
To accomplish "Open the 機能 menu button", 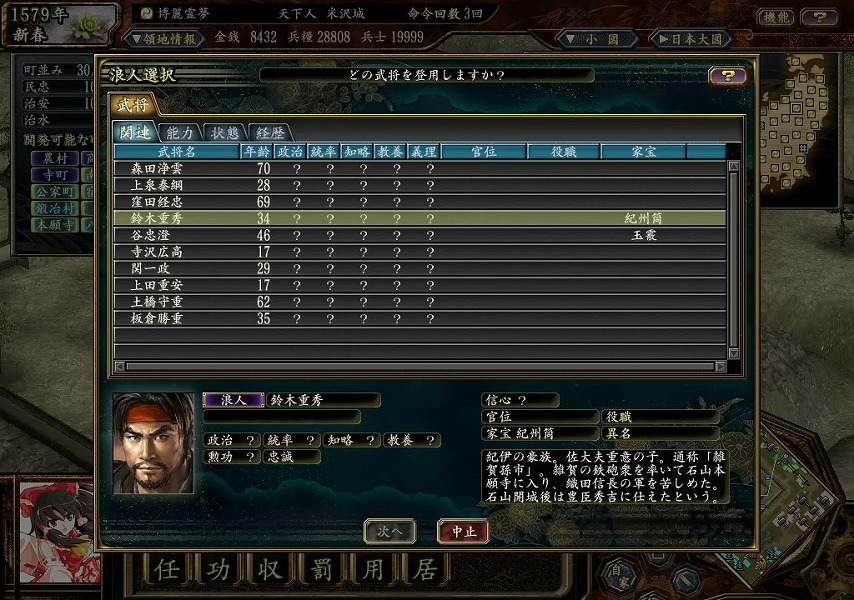I will click(776, 17).
